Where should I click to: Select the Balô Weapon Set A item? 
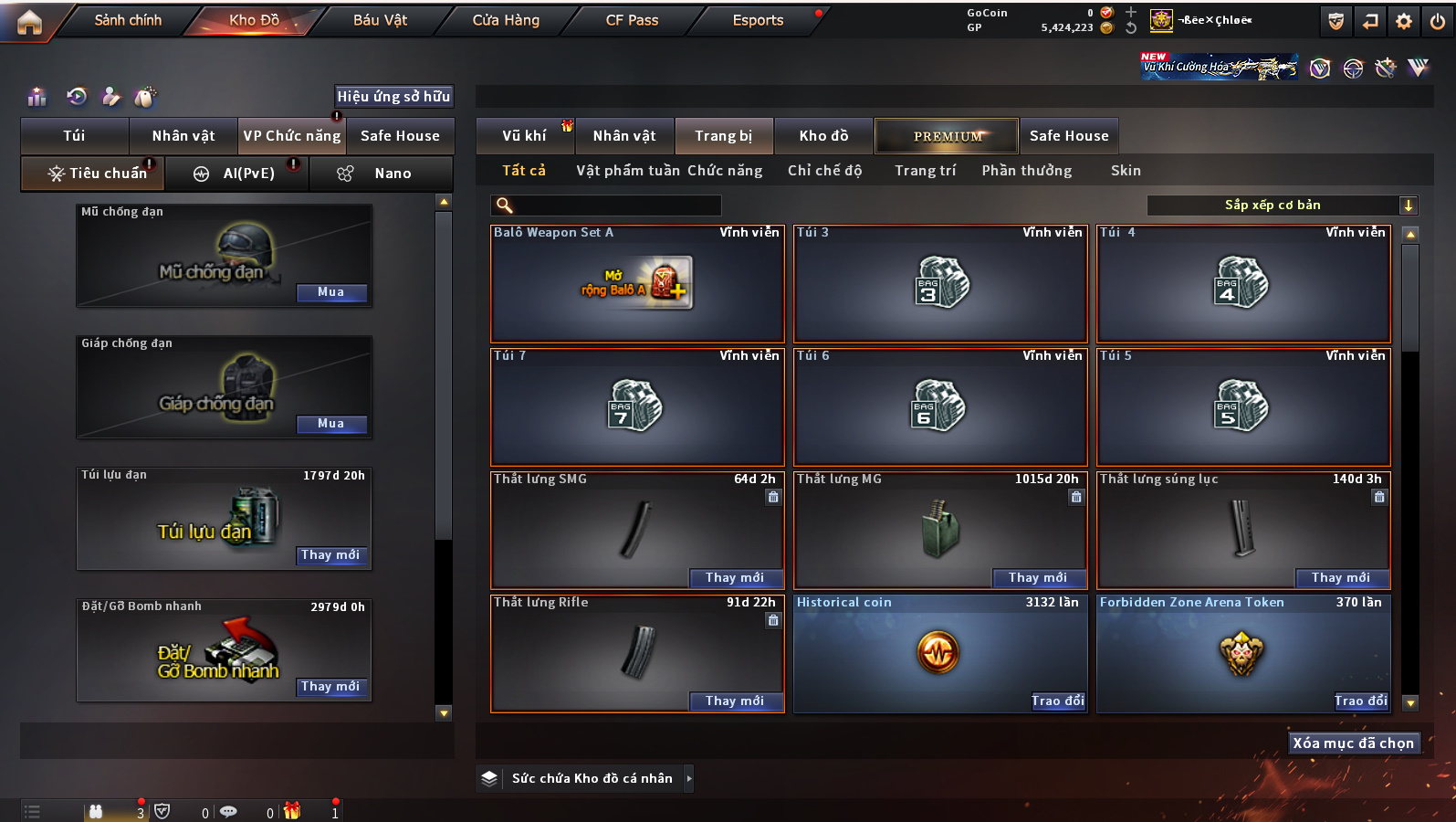[637, 284]
